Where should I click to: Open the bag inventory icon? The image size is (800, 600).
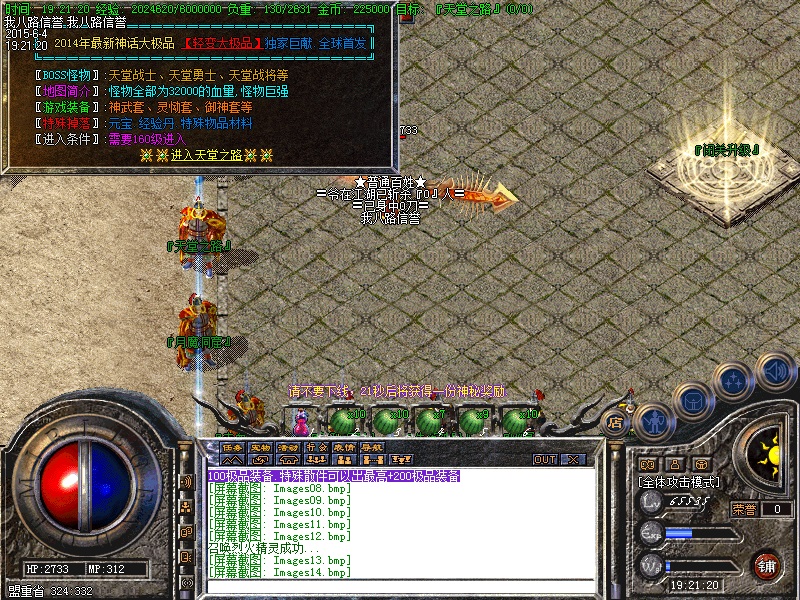pyautogui.click(x=692, y=402)
